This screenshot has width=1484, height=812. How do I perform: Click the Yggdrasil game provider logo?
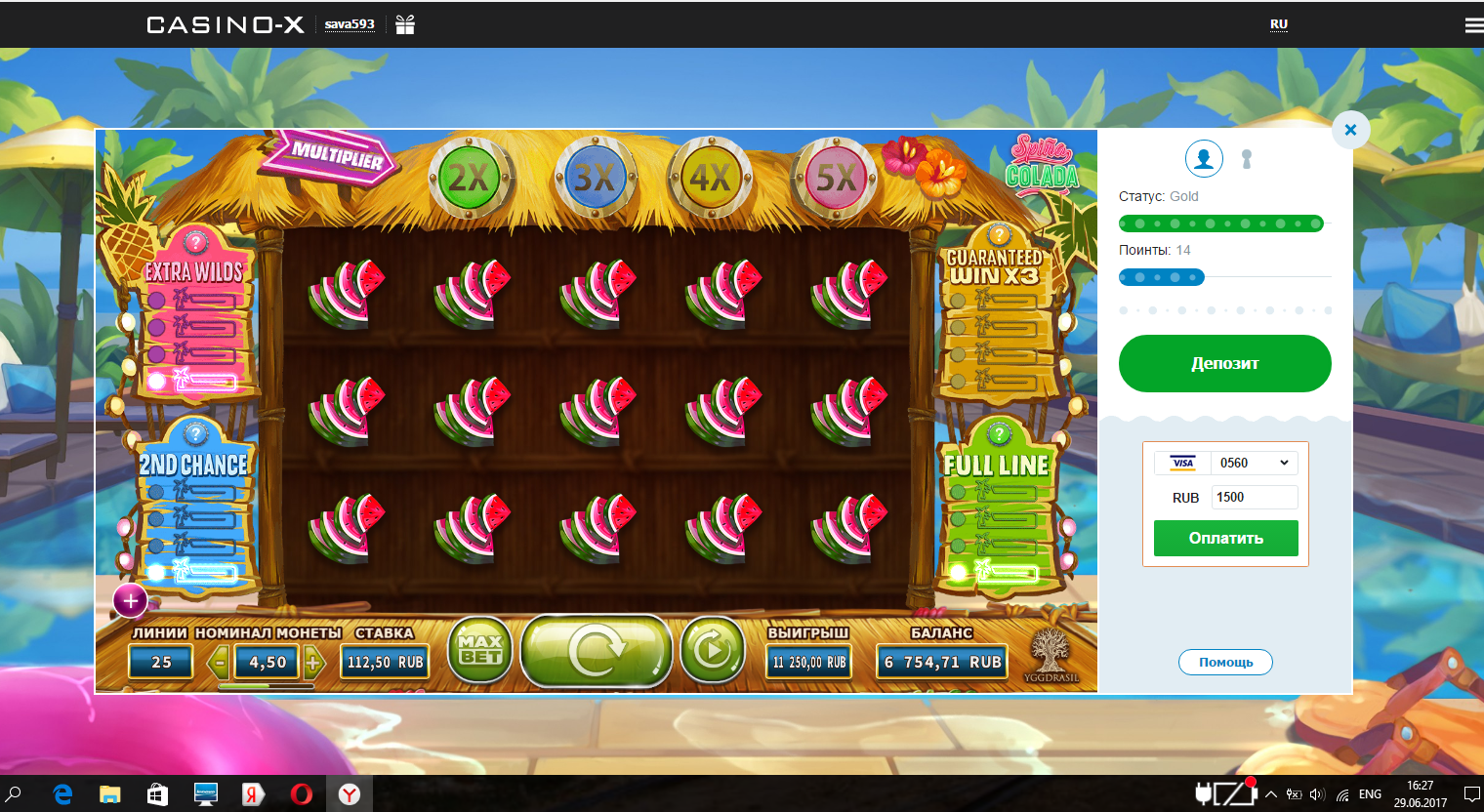1052,652
